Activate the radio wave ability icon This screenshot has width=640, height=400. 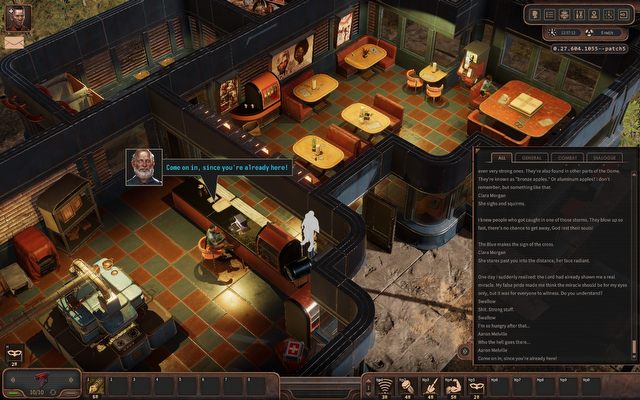click(x=384, y=385)
